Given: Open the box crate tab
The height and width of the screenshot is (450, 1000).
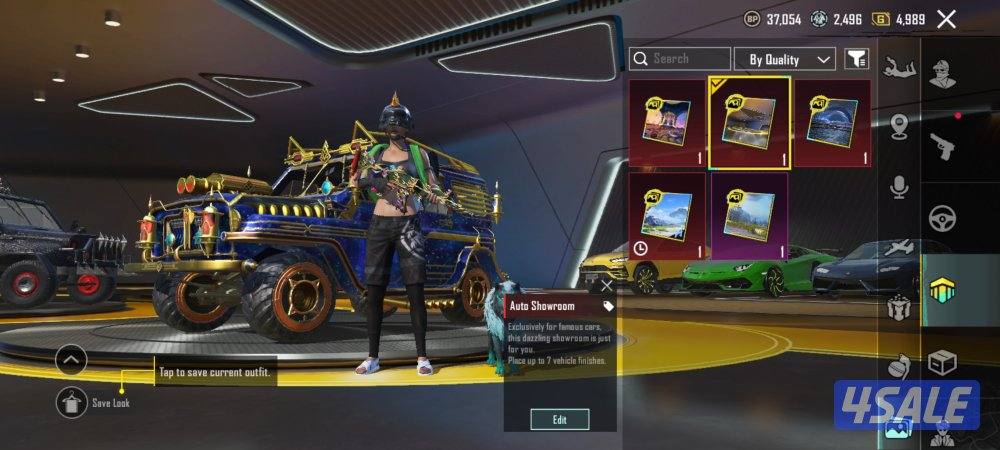Looking at the screenshot, I should tap(941, 361).
